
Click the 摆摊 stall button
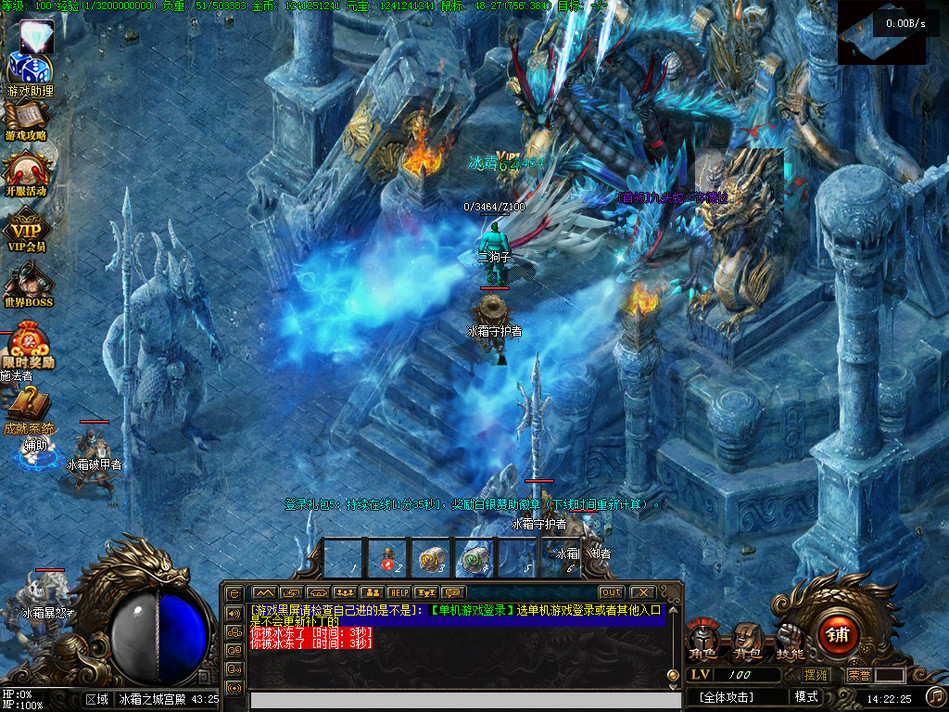[x=816, y=675]
